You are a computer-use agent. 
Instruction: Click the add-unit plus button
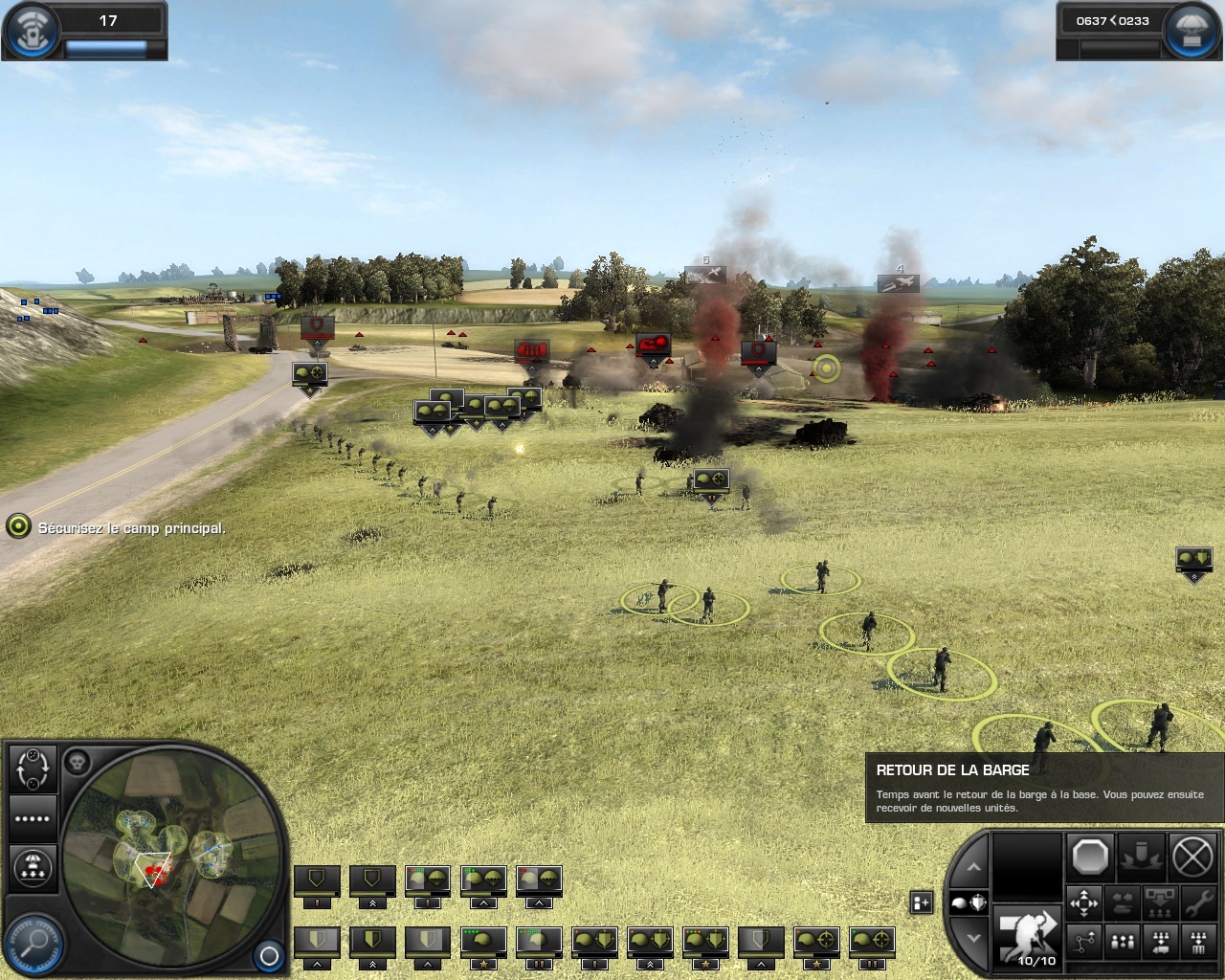click(x=921, y=902)
